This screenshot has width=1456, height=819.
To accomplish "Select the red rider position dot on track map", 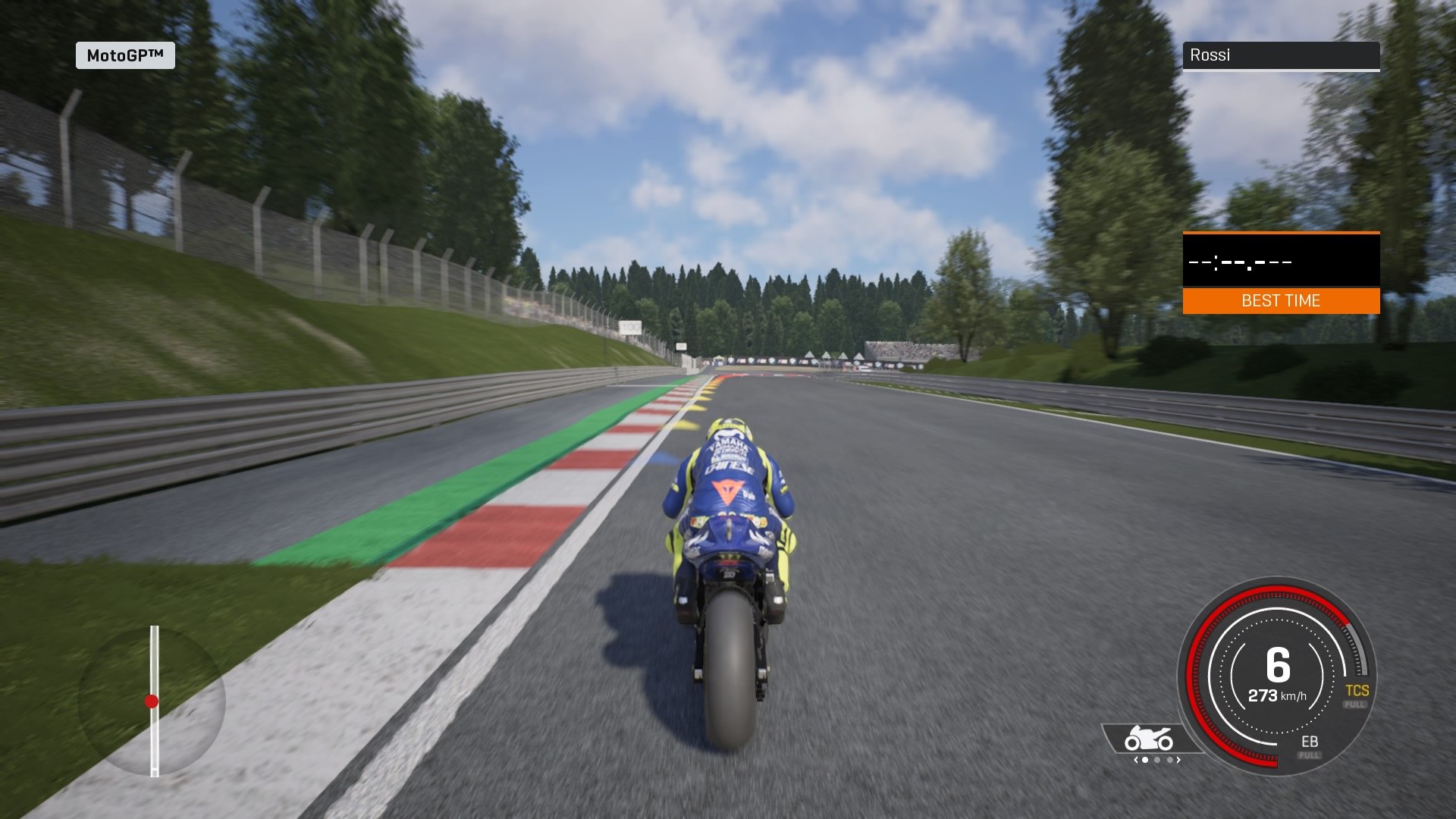I will pos(153,701).
